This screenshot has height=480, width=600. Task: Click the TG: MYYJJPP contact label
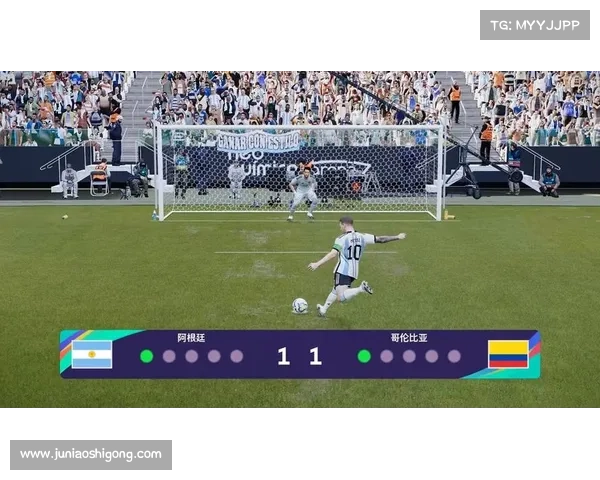(535, 24)
